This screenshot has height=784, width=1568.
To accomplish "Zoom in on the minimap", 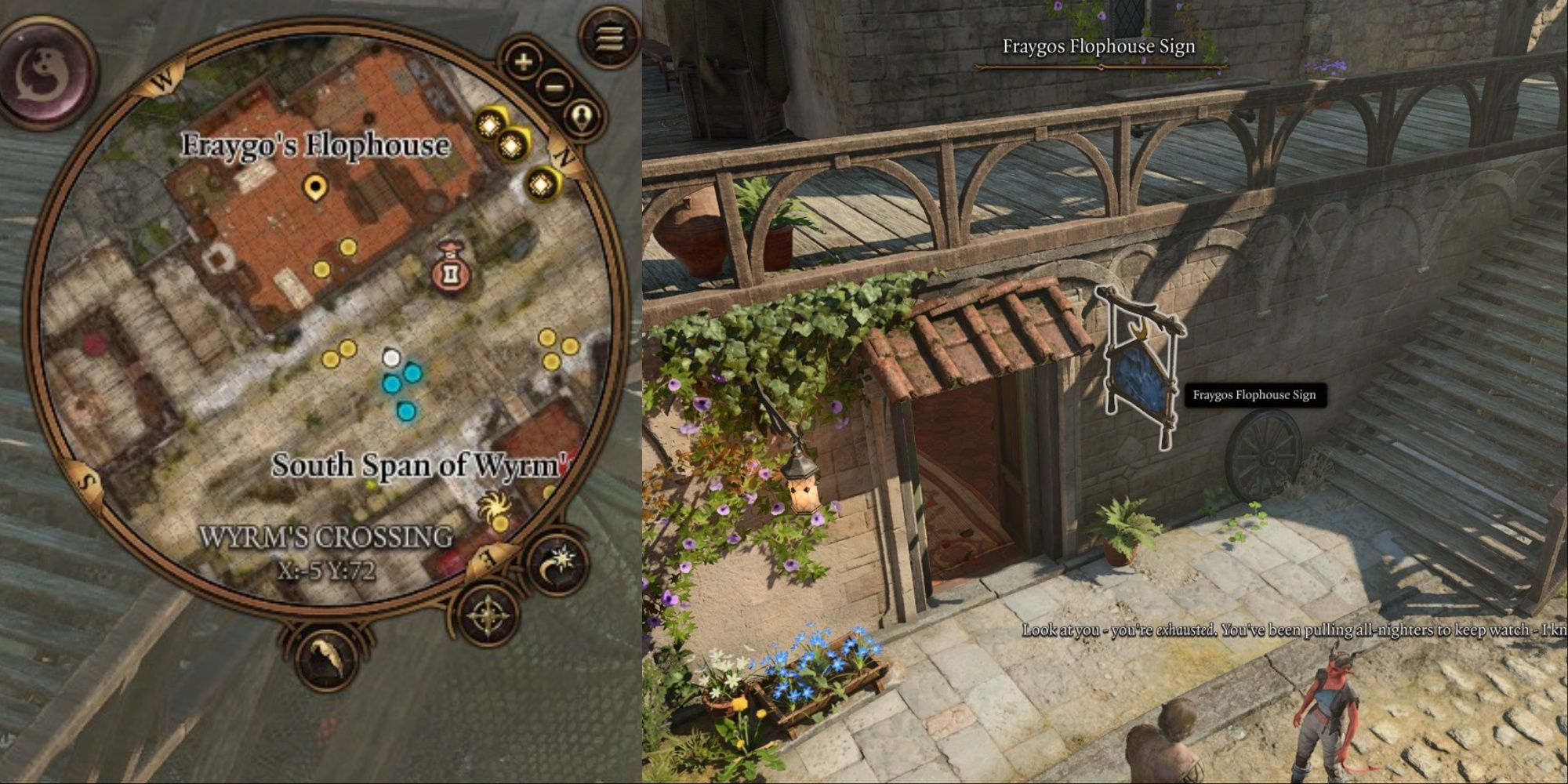I will point(524,61).
